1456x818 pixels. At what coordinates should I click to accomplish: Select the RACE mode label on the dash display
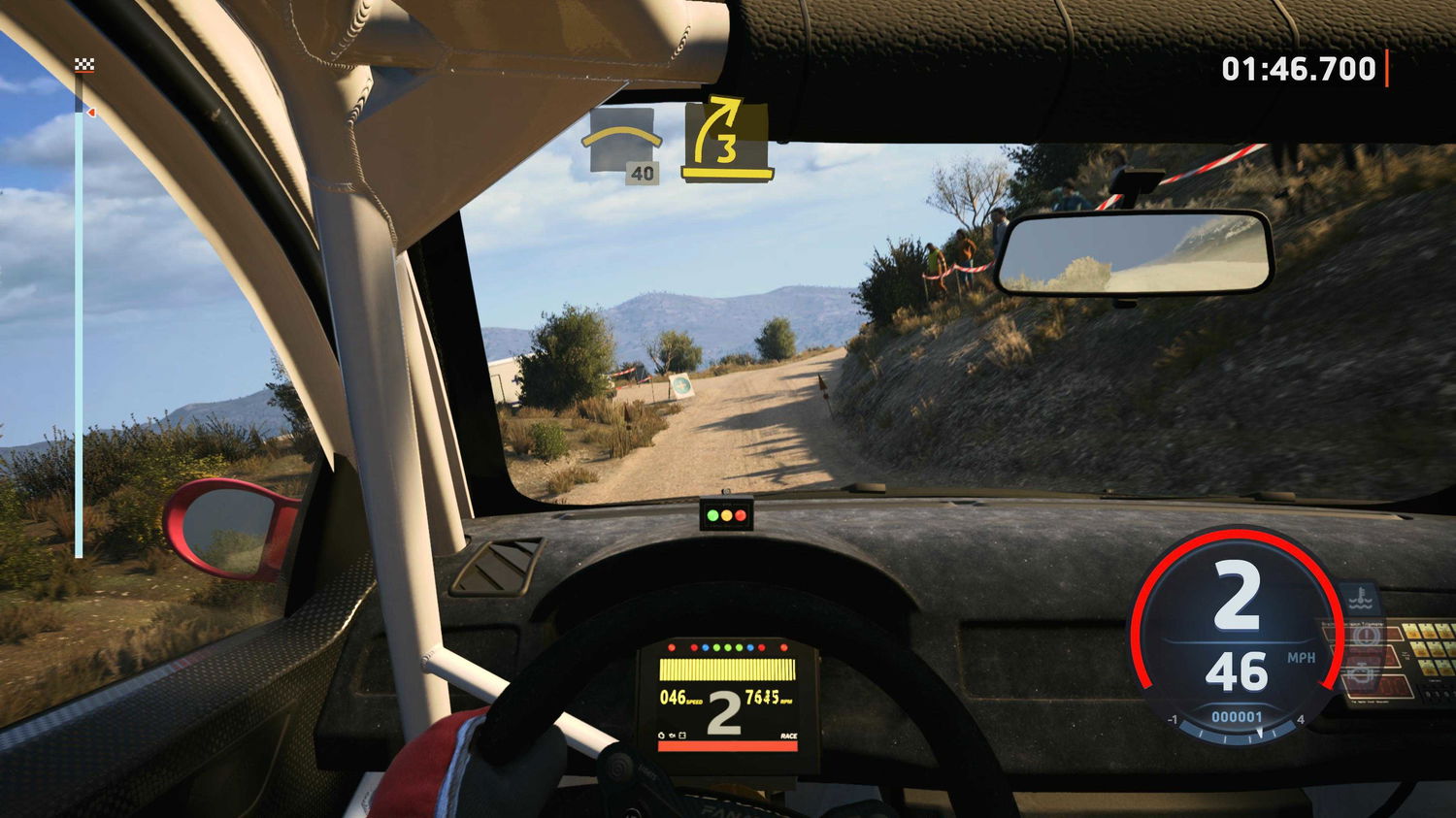click(789, 735)
